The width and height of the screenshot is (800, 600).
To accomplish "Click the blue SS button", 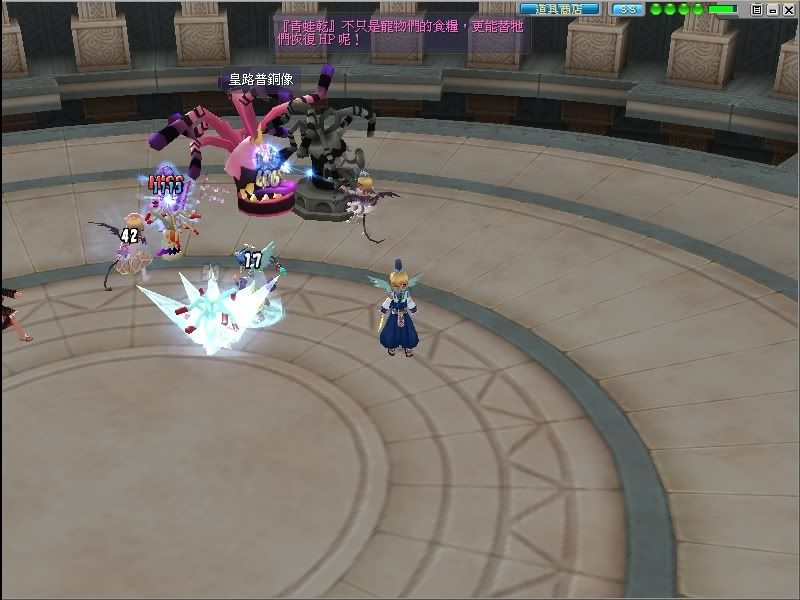I will pyautogui.click(x=627, y=8).
